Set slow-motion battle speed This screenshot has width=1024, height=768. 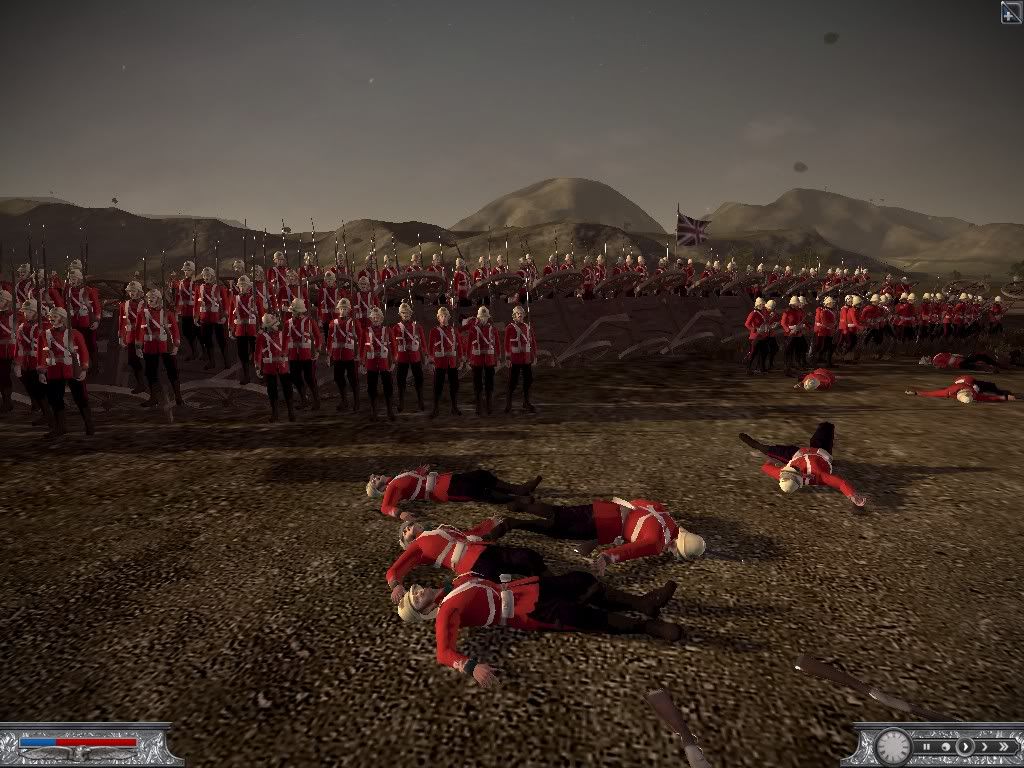946,747
